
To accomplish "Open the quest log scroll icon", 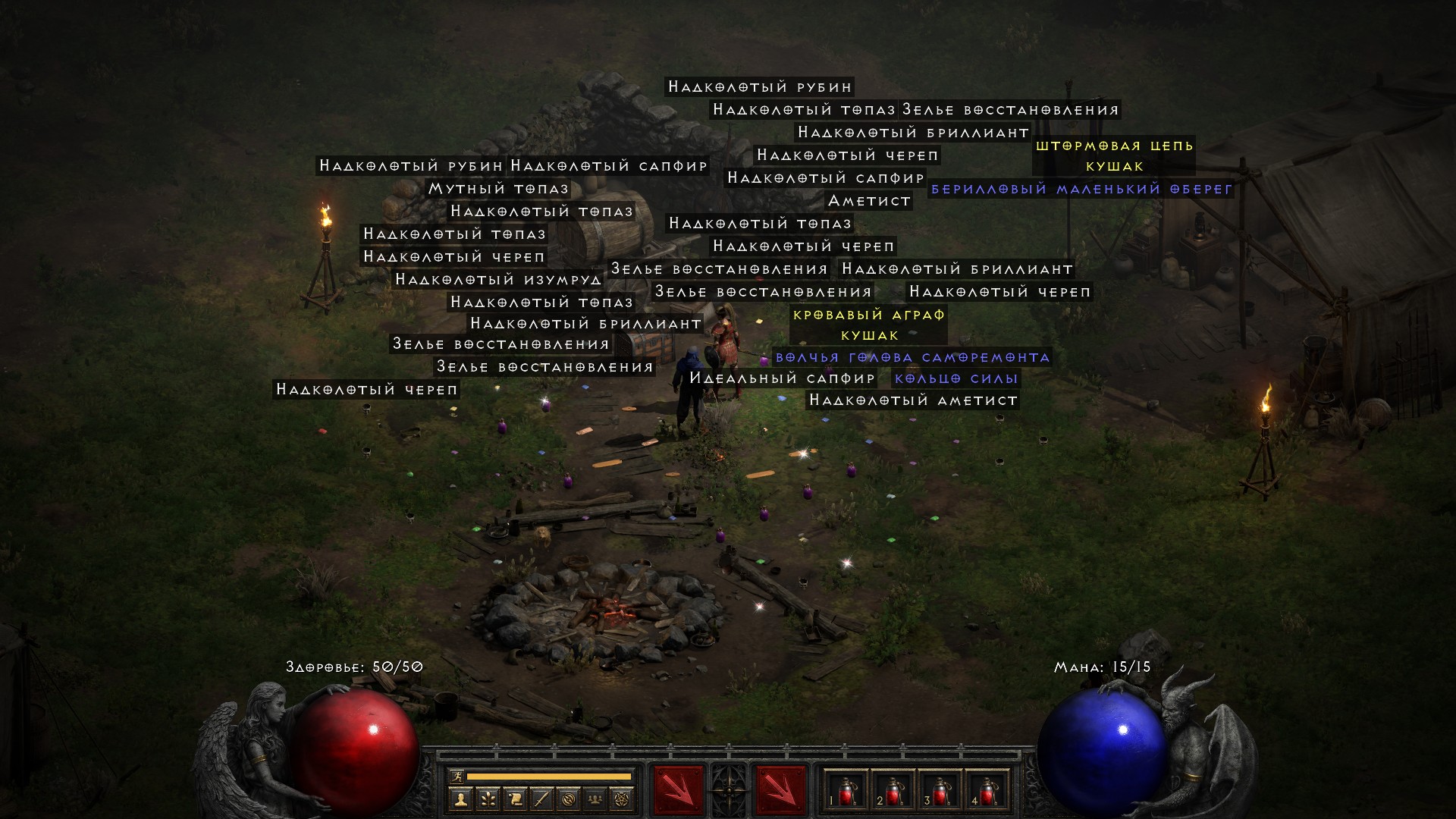I will click(x=514, y=799).
